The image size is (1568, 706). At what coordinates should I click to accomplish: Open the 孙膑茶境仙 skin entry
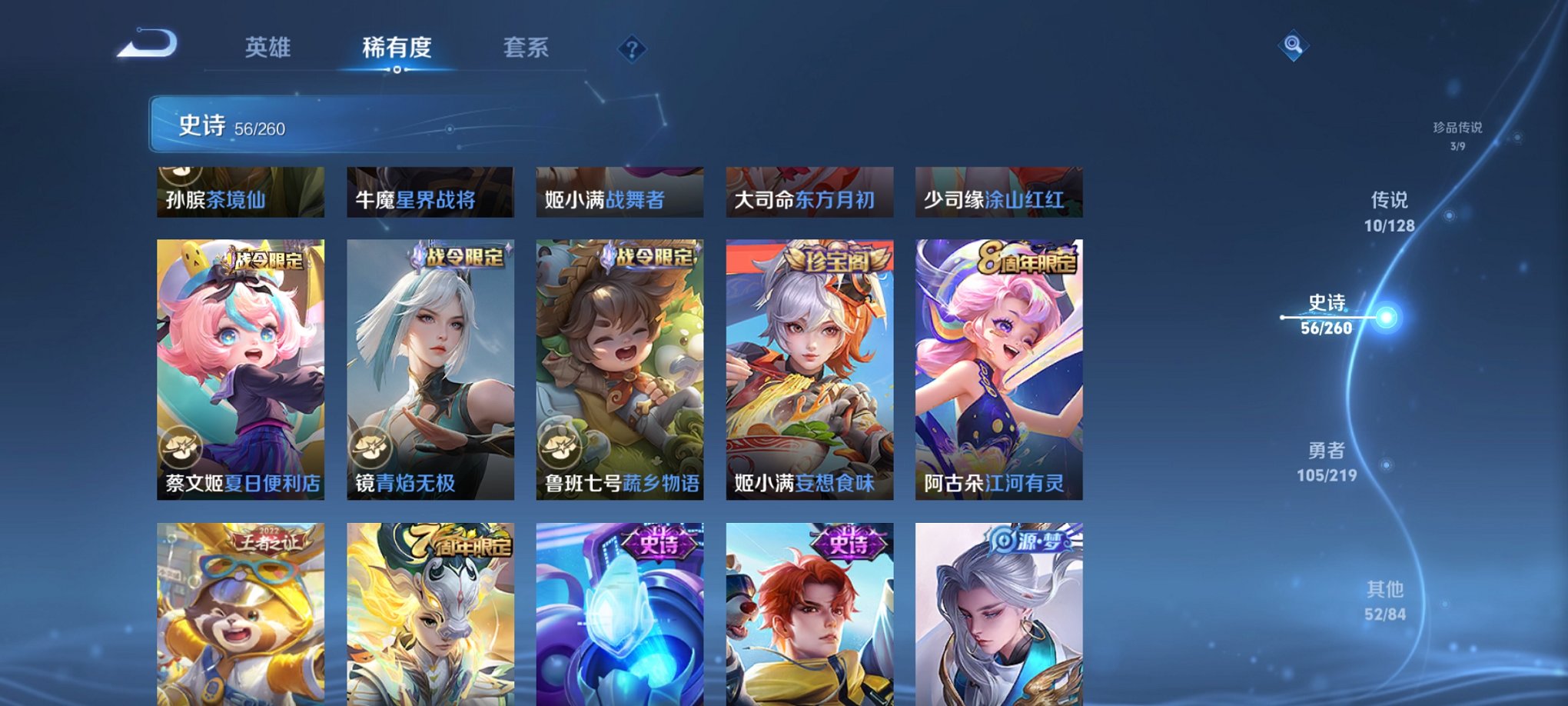click(x=241, y=192)
